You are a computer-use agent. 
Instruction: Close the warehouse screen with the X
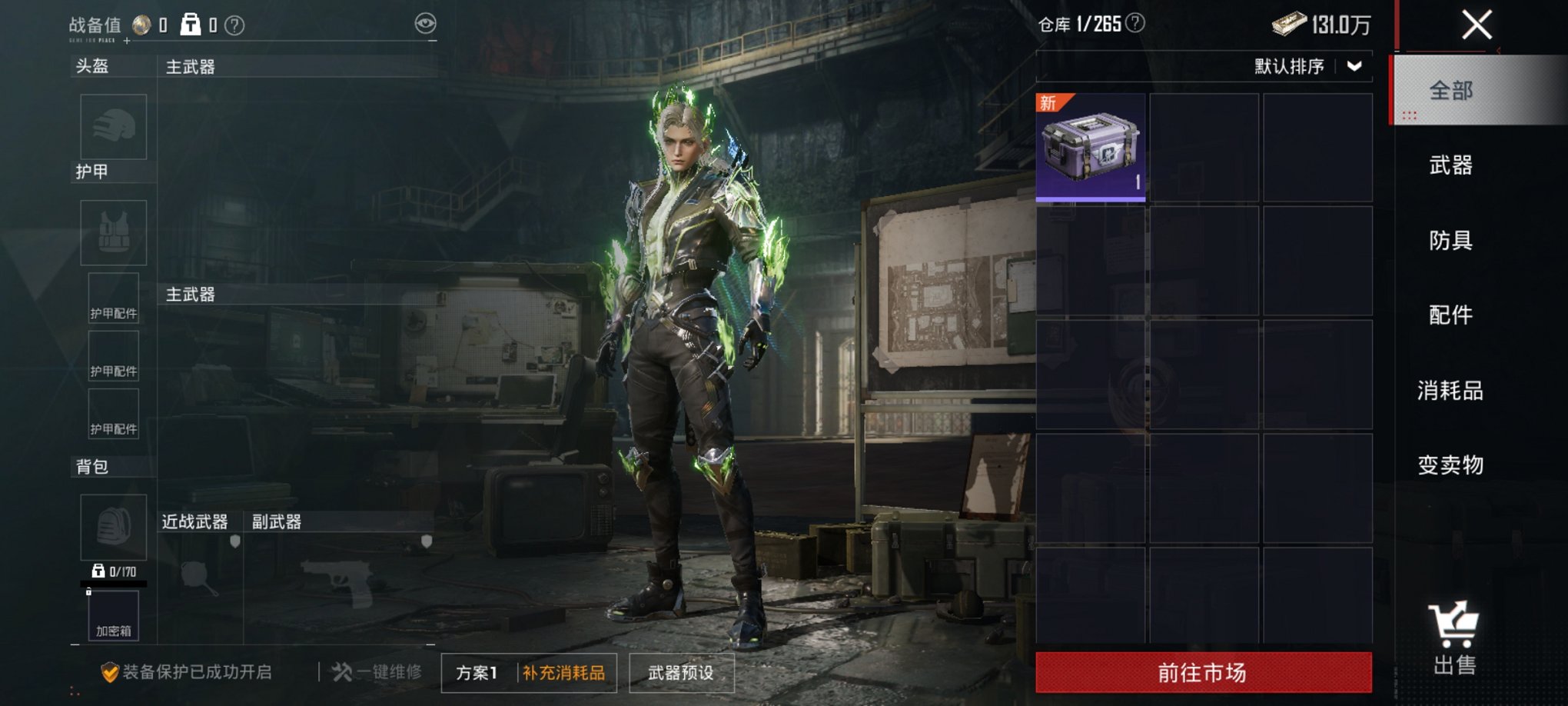click(x=1476, y=25)
